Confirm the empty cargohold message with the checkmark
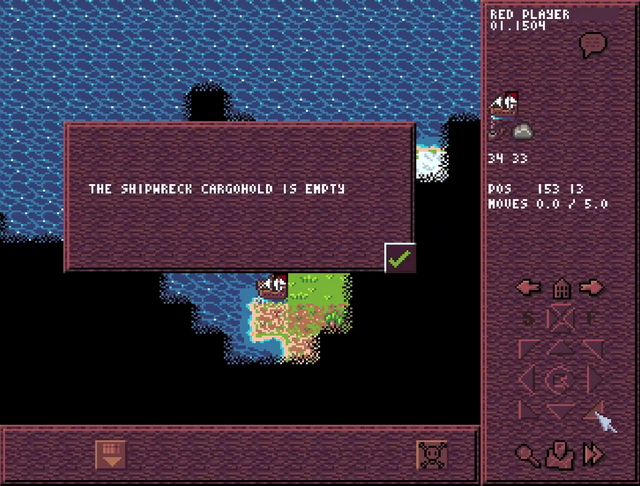 point(400,258)
